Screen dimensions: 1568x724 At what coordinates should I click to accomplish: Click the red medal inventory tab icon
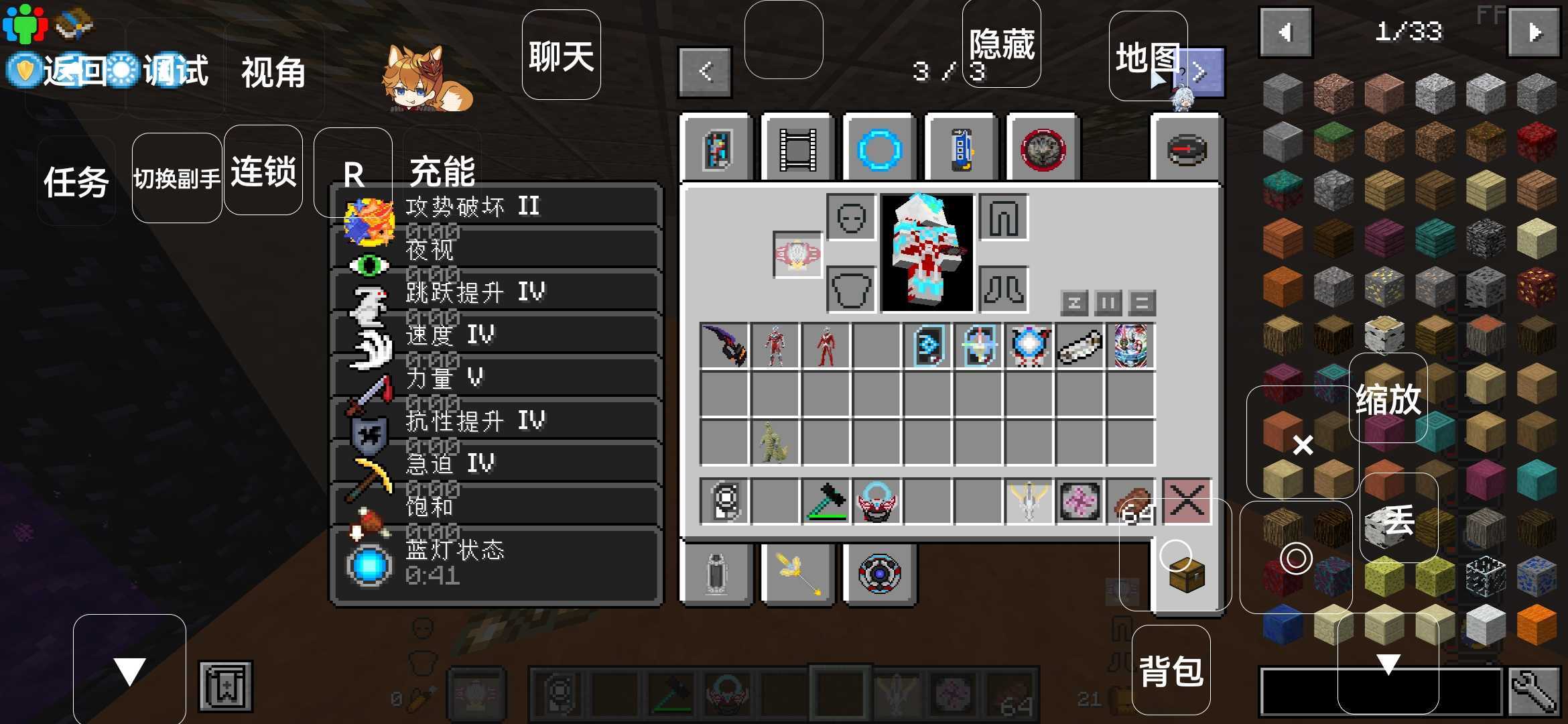tap(1043, 149)
